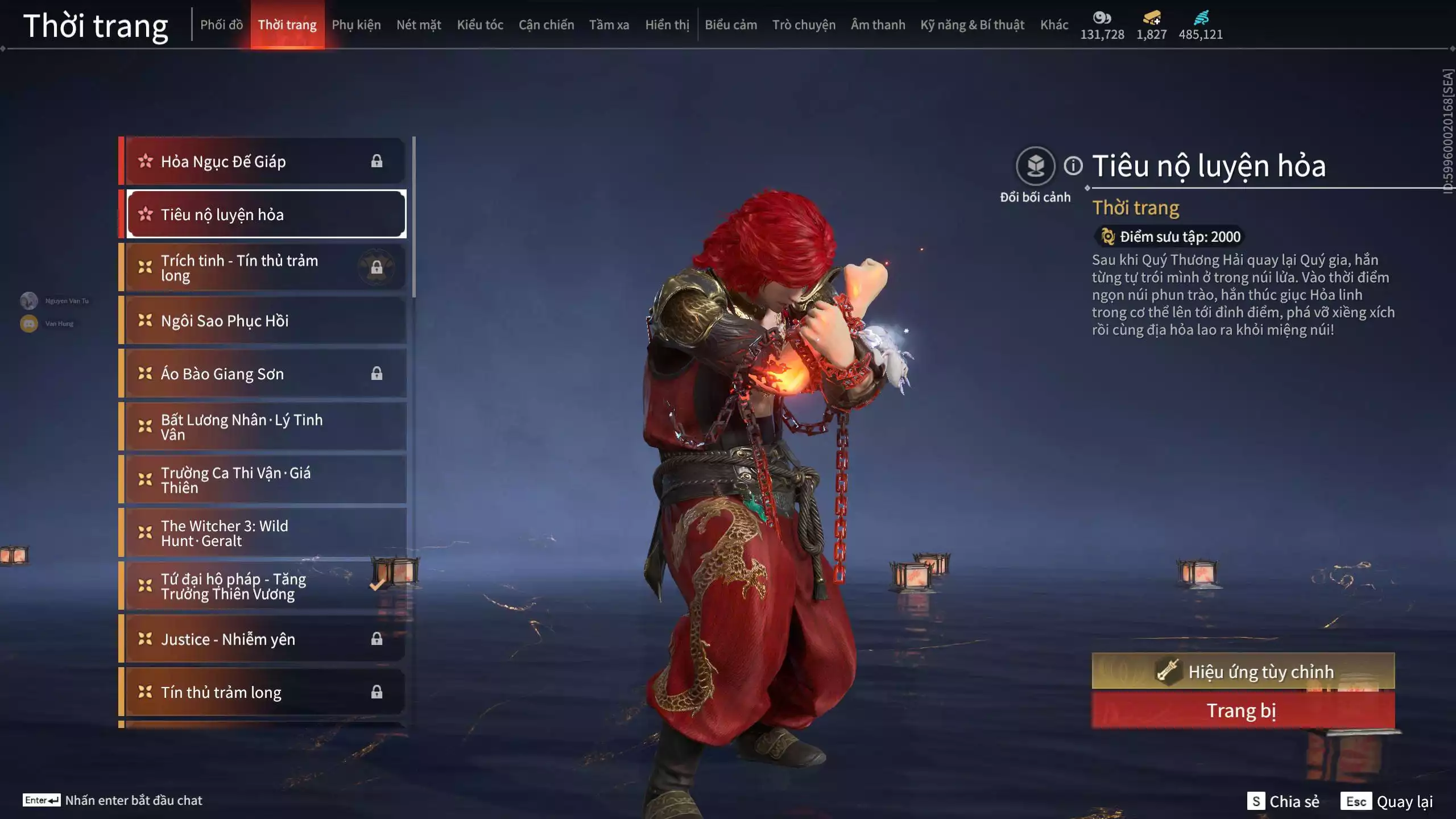Select Bất Lương Nhân Lý Tinh Vân outfit
The image size is (1456, 819).
click(x=264, y=427)
